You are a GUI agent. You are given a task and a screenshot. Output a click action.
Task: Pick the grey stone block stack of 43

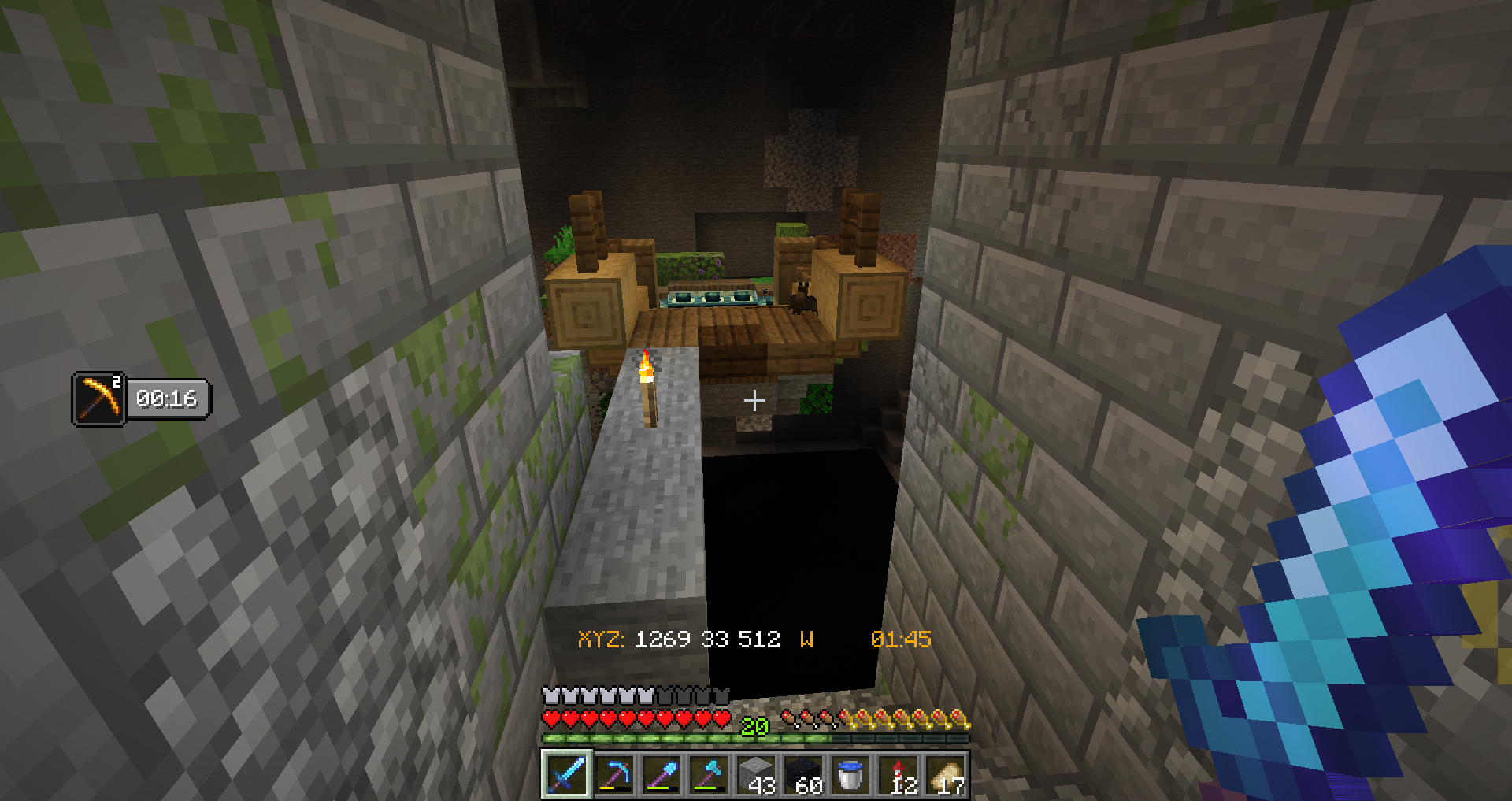[x=757, y=775]
